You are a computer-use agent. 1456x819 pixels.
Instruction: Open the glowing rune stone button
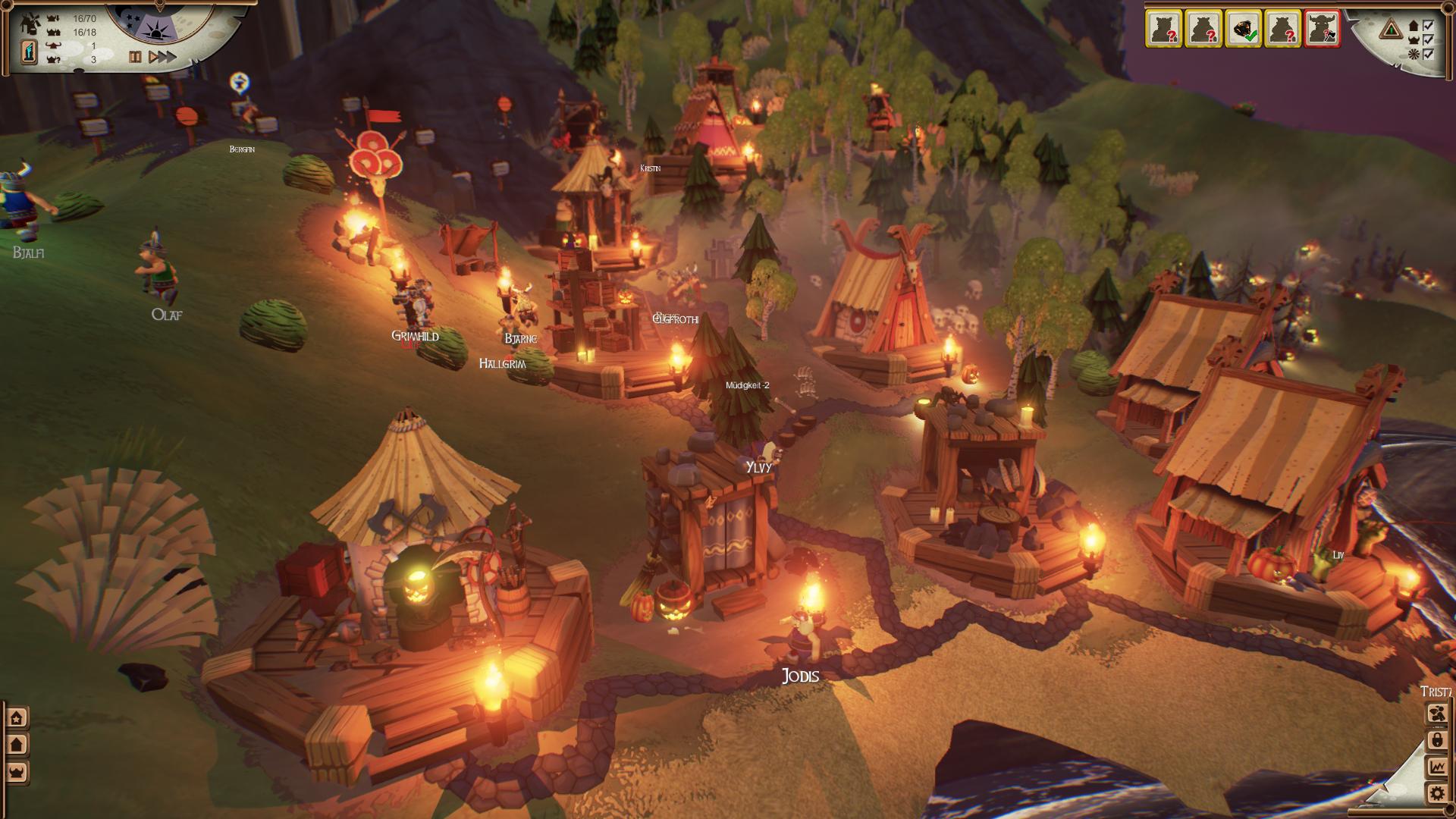[x=29, y=52]
